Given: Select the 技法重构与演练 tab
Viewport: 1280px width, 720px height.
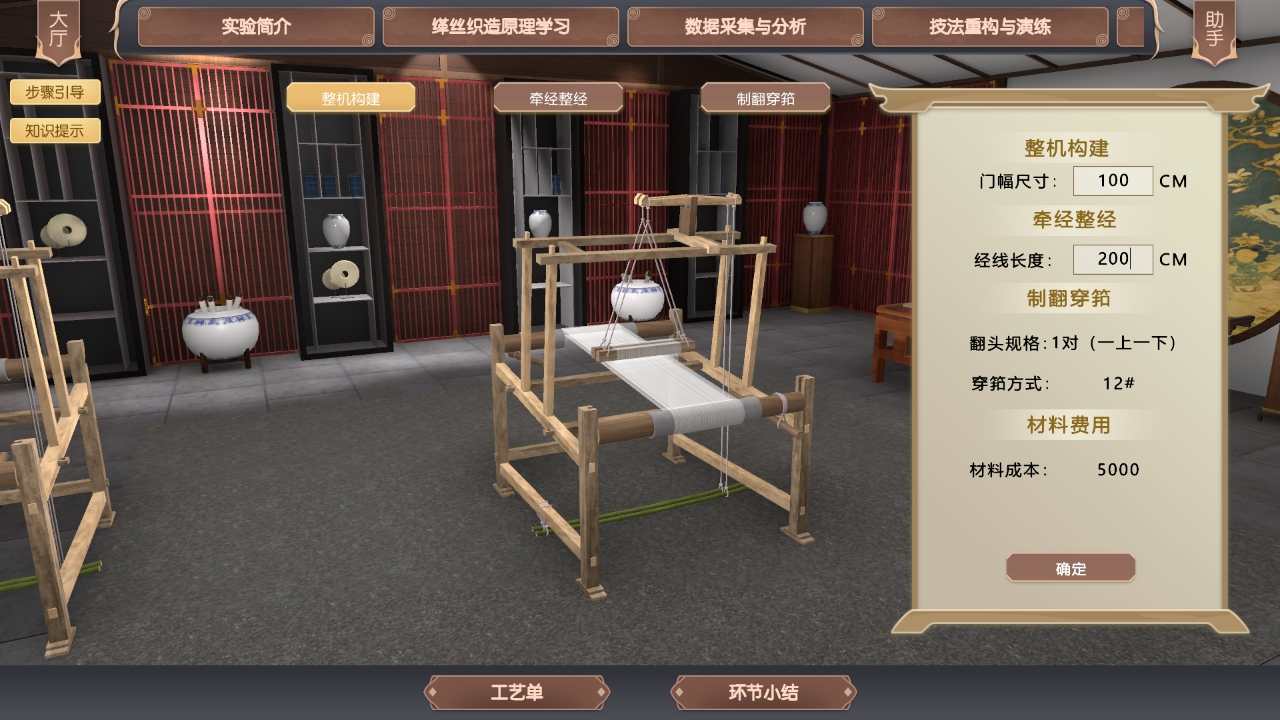Looking at the screenshot, I should [x=990, y=27].
